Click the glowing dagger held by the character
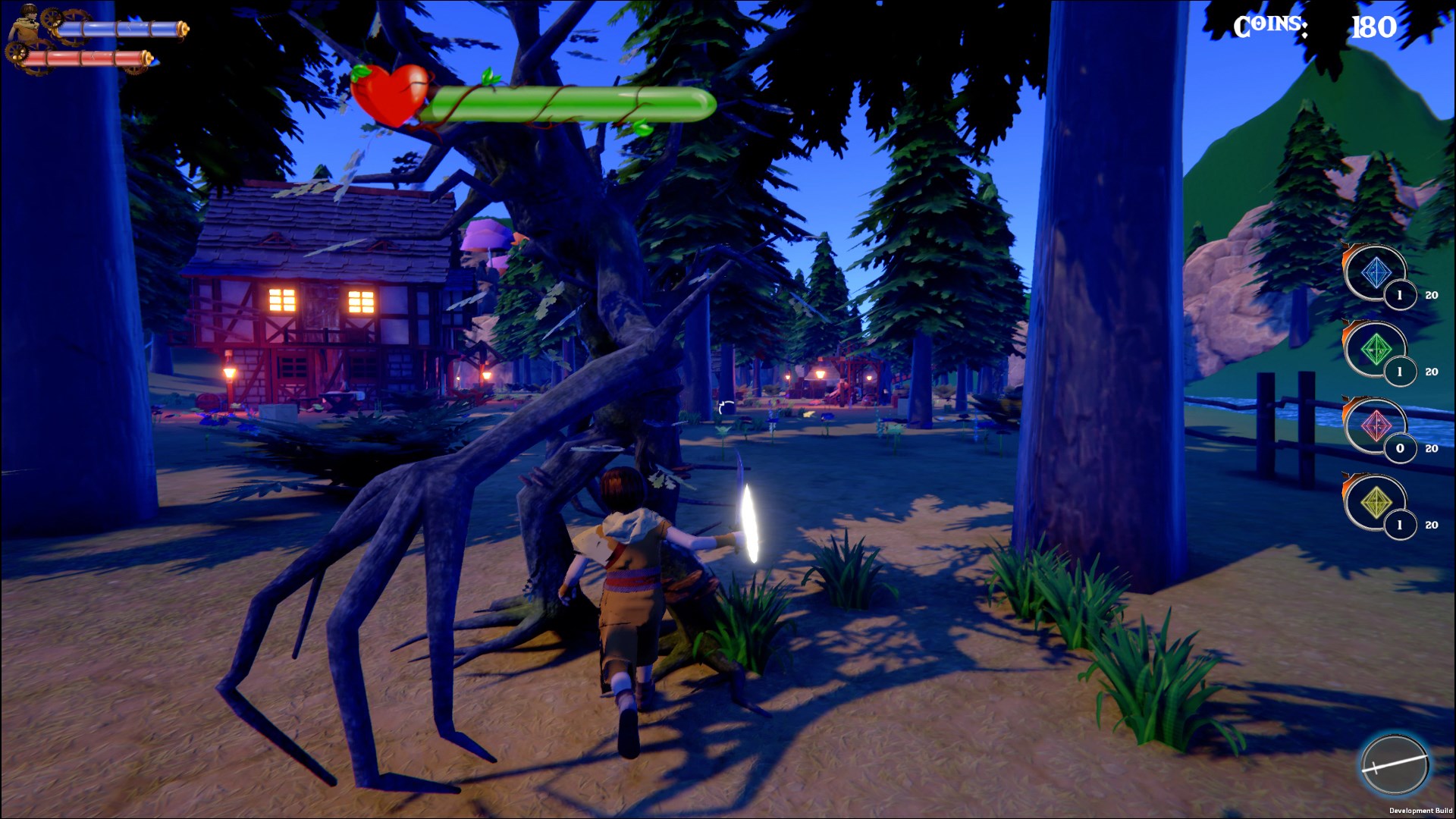1456x819 pixels. [x=750, y=523]
